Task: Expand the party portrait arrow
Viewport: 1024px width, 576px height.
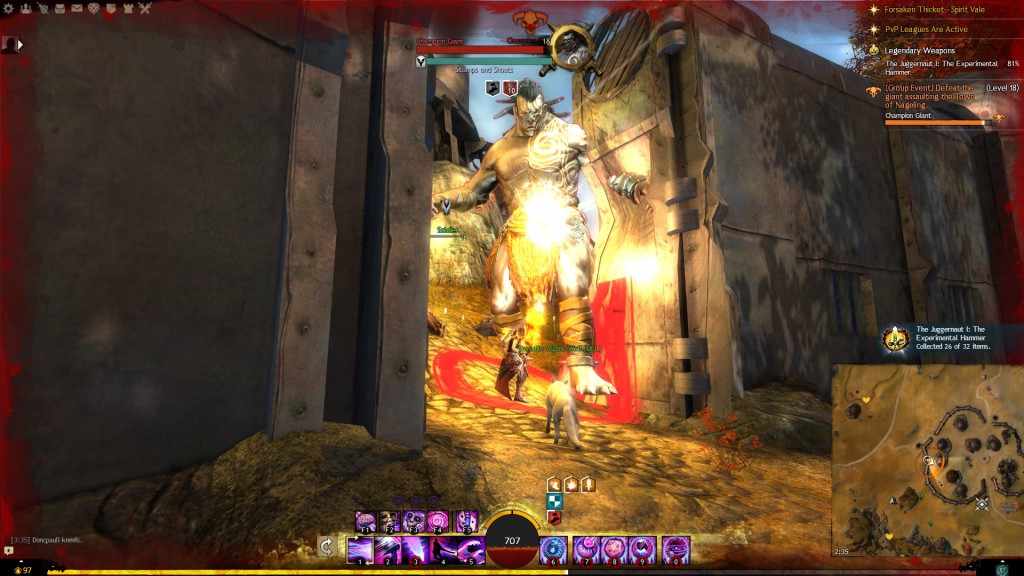Action: [x=20, y=44]
